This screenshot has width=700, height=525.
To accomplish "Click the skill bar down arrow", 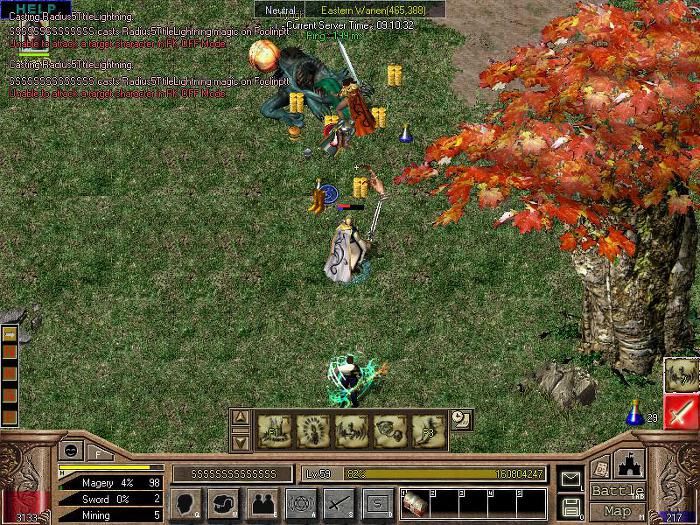I will pyautogui.click(x=240, y=441).
